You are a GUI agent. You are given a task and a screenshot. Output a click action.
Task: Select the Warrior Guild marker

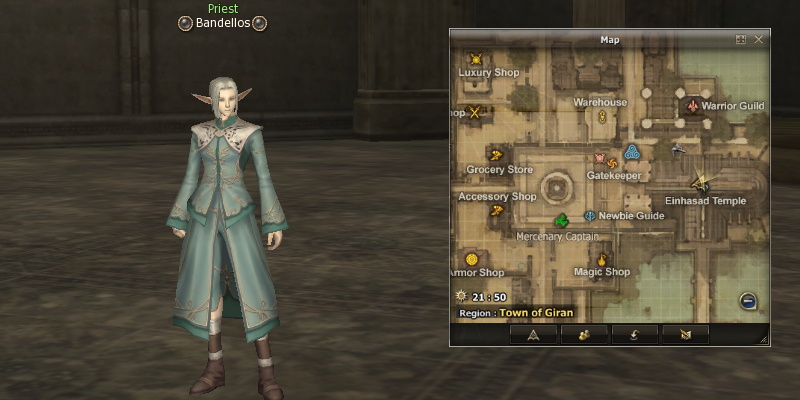coord(693,105)
